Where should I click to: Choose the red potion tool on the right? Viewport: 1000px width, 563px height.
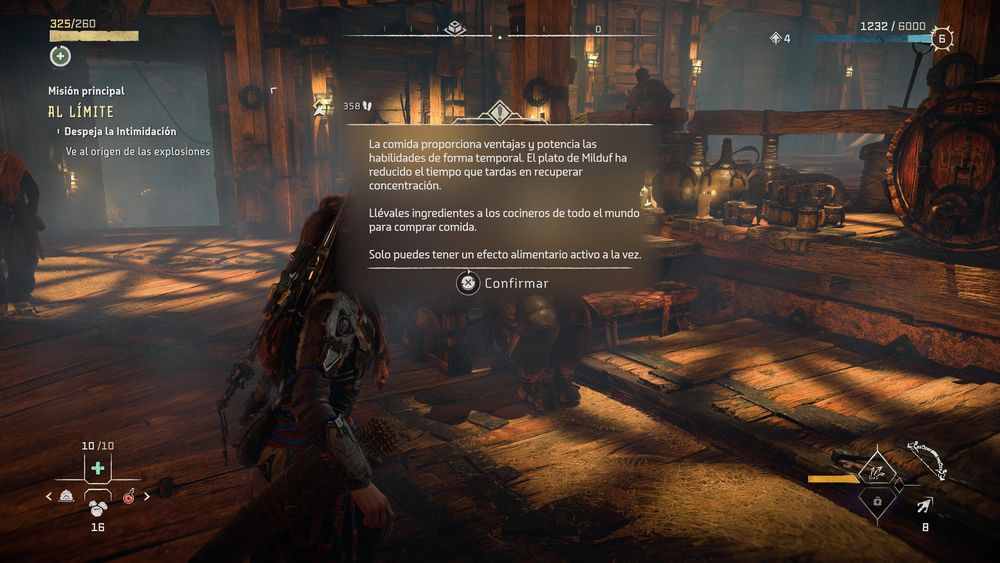pyautogui.click(x=129, y=495)
